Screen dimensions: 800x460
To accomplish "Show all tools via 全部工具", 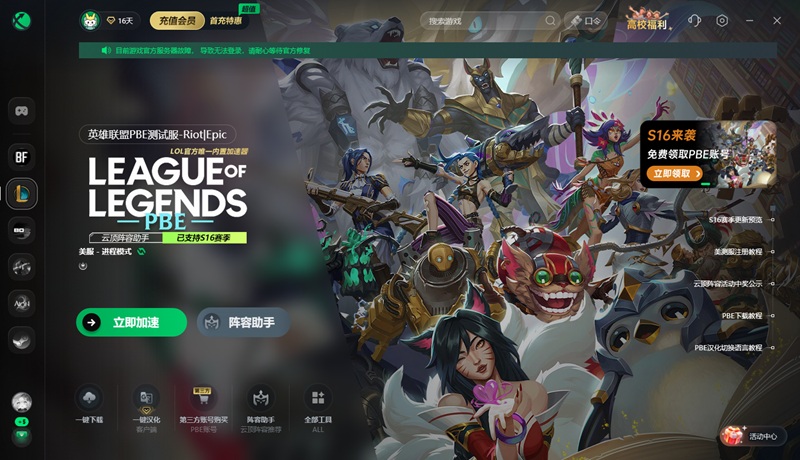I will (318, 404).
